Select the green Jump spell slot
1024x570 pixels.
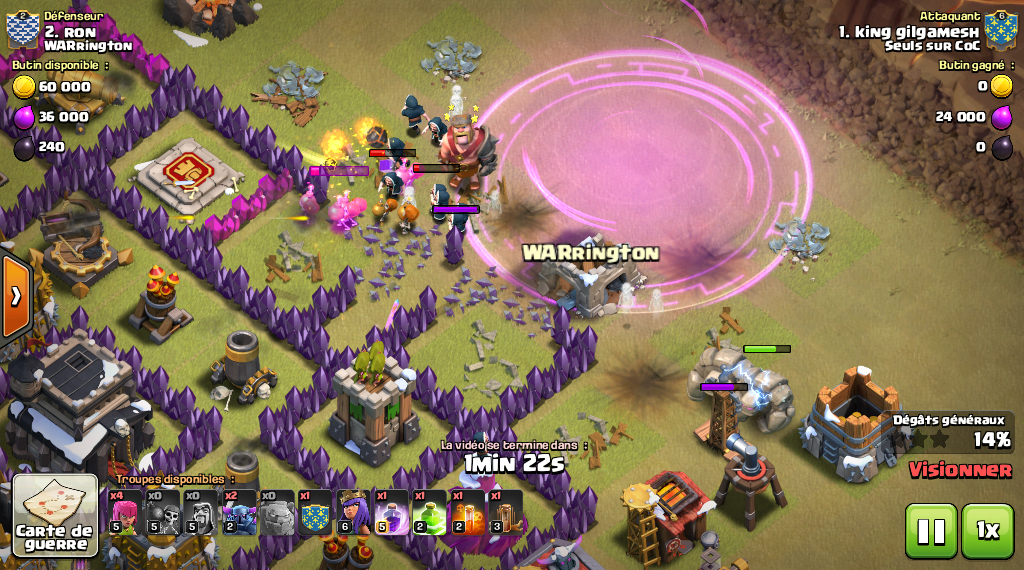429,512
